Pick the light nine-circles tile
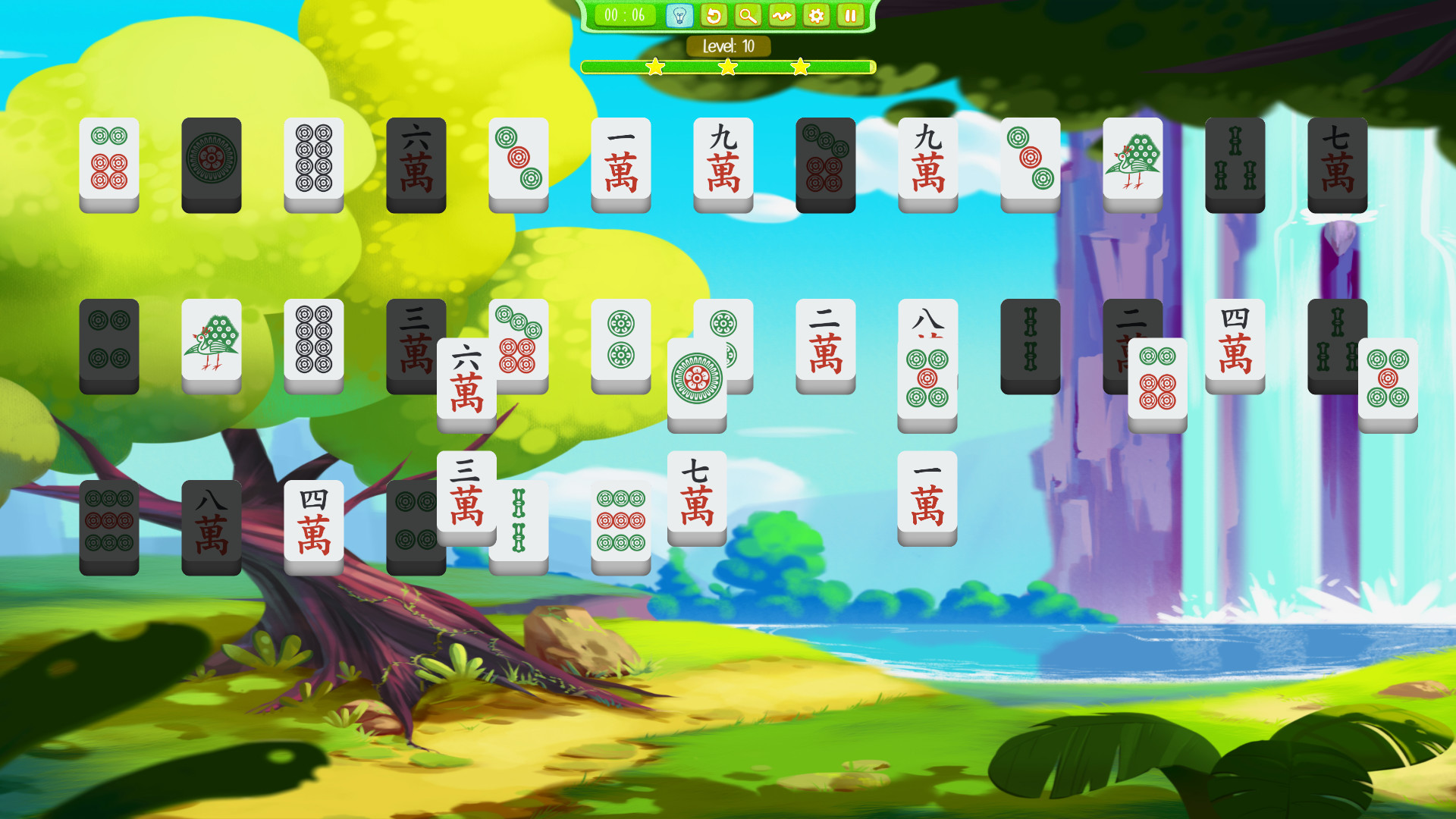Viewport: 1456px width, 819px height. [620, 522]
